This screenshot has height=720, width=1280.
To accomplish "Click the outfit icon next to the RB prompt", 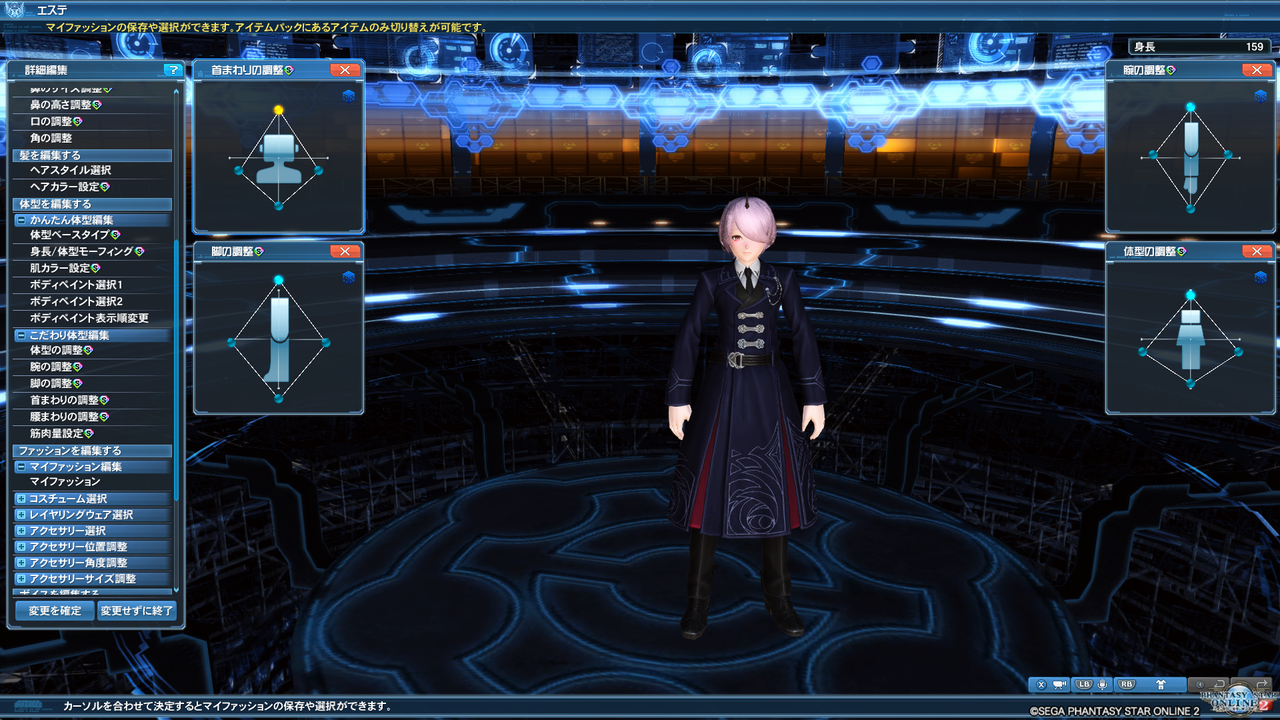I will [x=1162, y=686].
